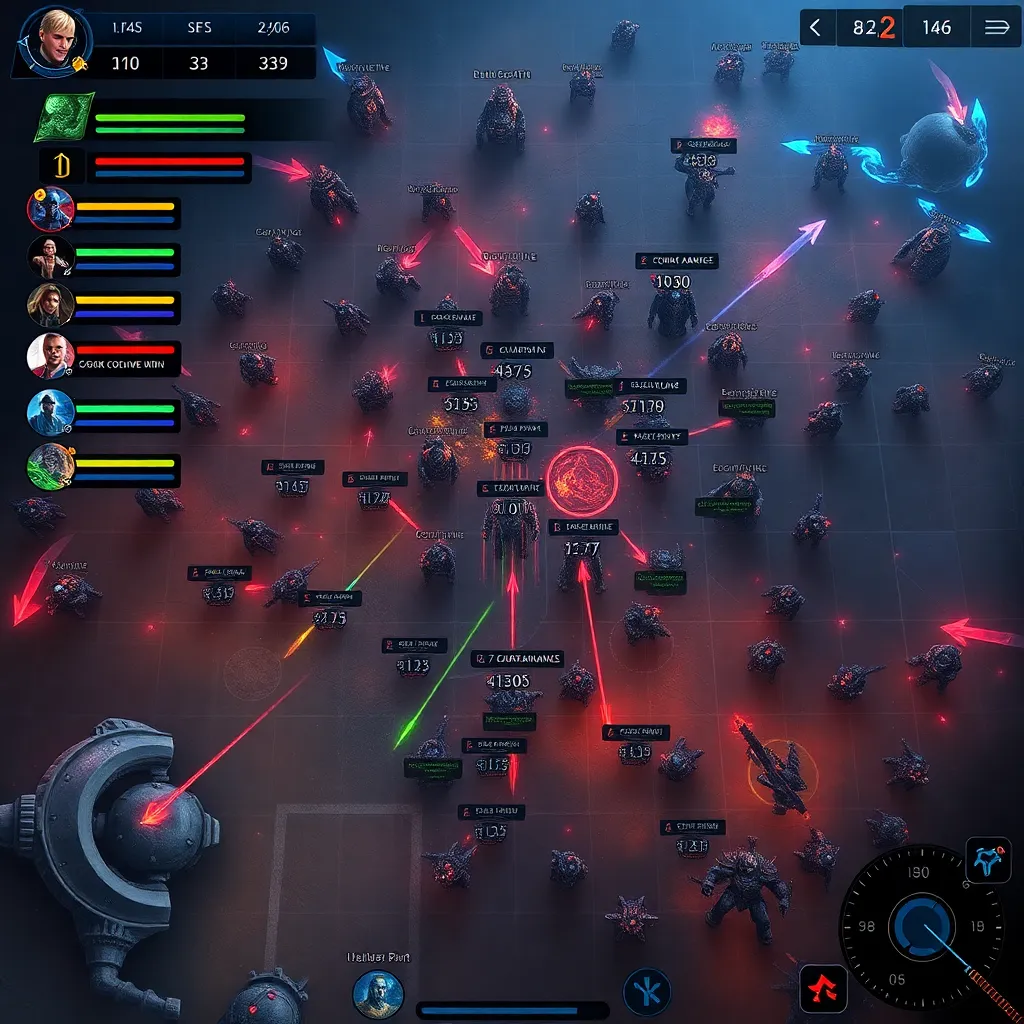The image size is (1024, 1024).
Task: Activate the blue rune ability button
Action: pyautogui.click(x=646, y=992)
